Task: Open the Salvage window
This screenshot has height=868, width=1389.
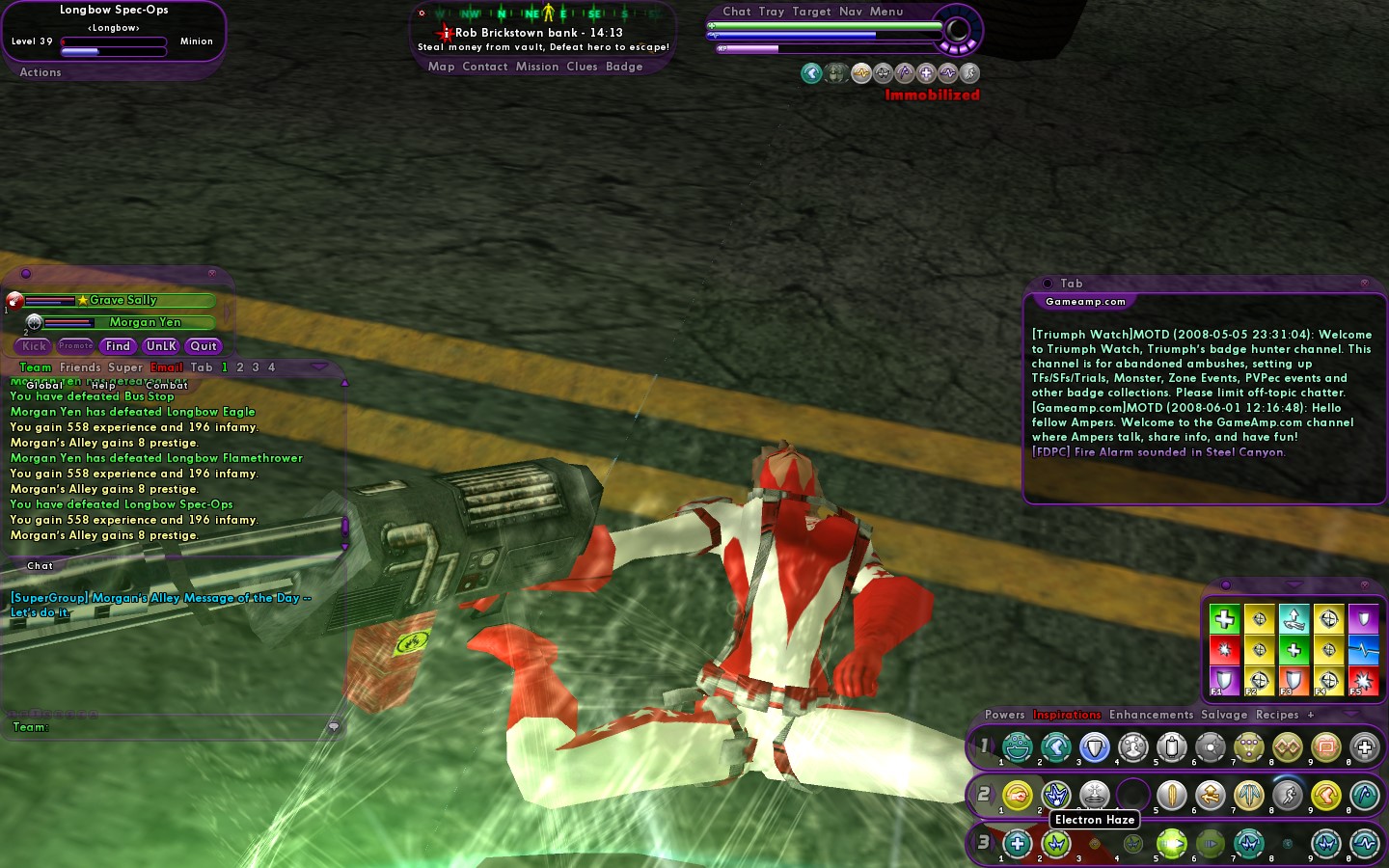Action: click(1224, 715)
